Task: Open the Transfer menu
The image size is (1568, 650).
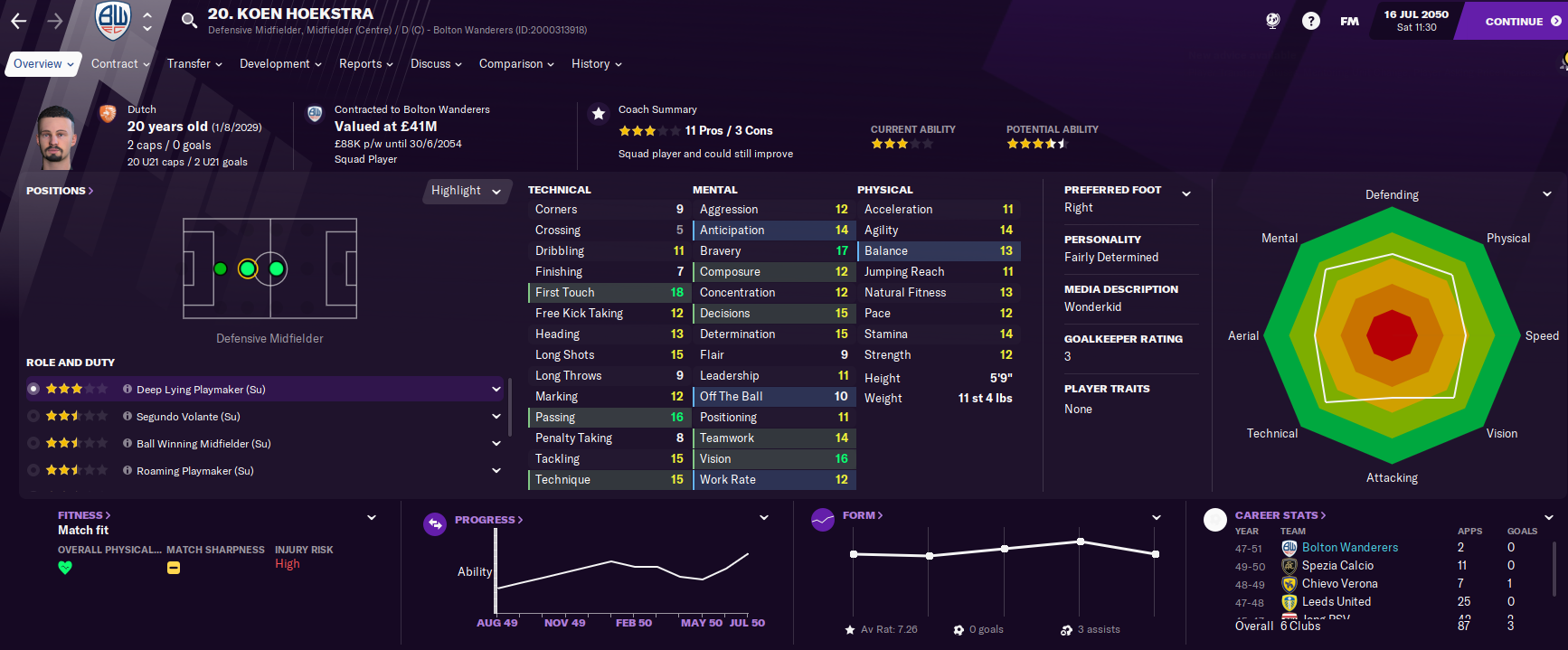Action: tap(194, 64)
